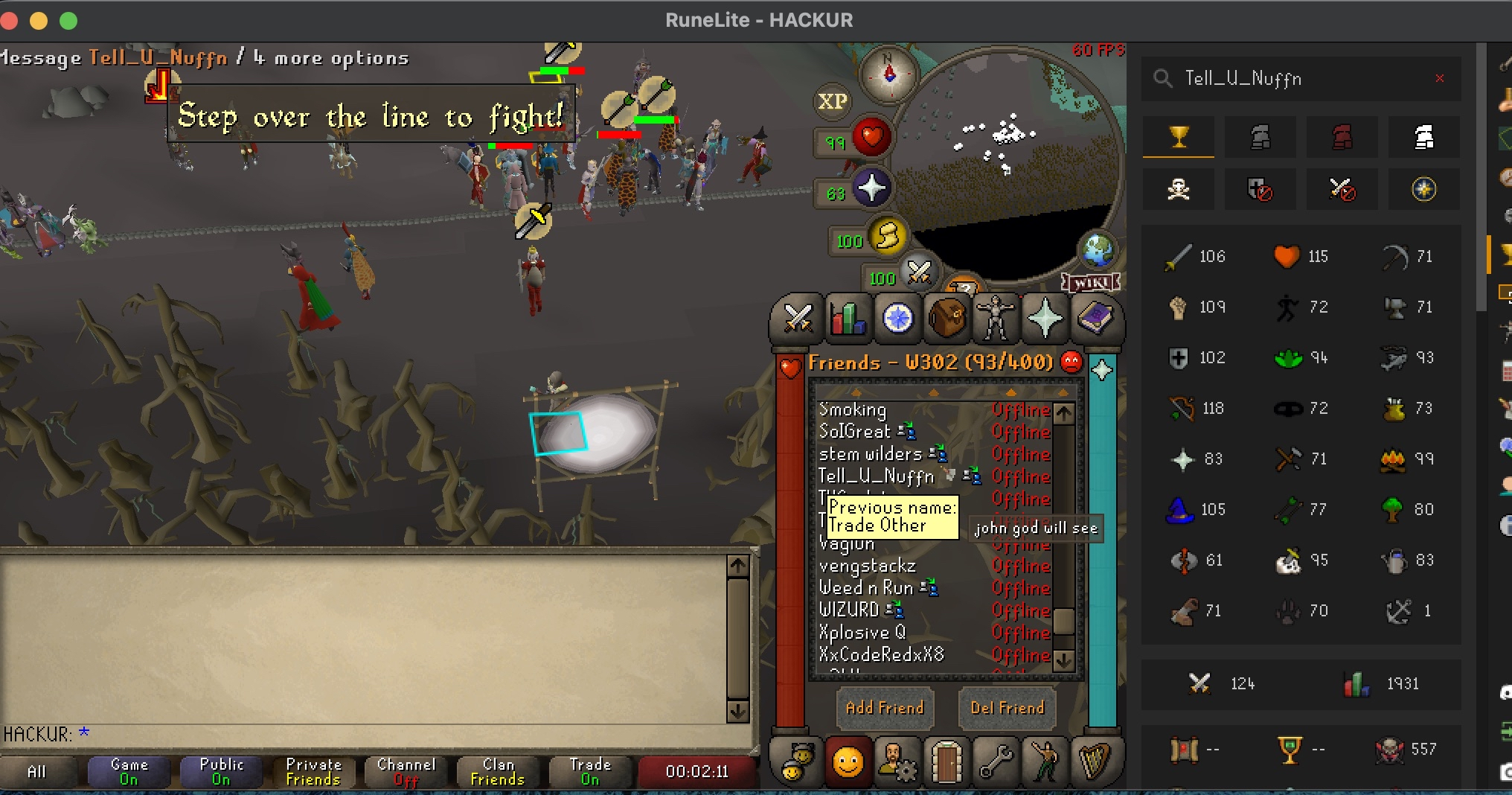Image resolution: width=1512 pixels, height=795 pixels.
Task: Open the Logout door tab
Action: [946, 763]
